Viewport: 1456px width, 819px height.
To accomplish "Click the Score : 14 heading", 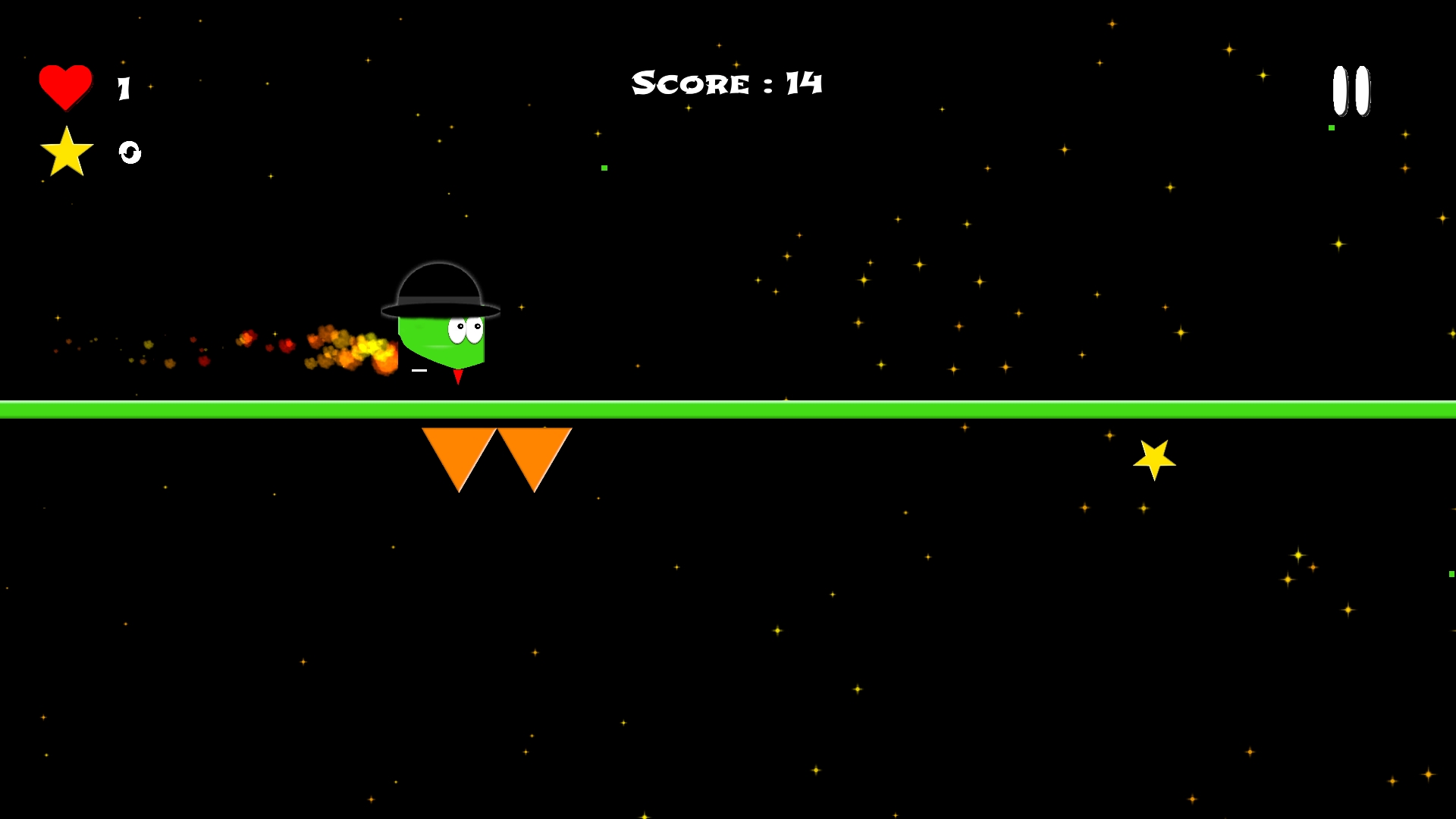I will [x=726, y=83].
